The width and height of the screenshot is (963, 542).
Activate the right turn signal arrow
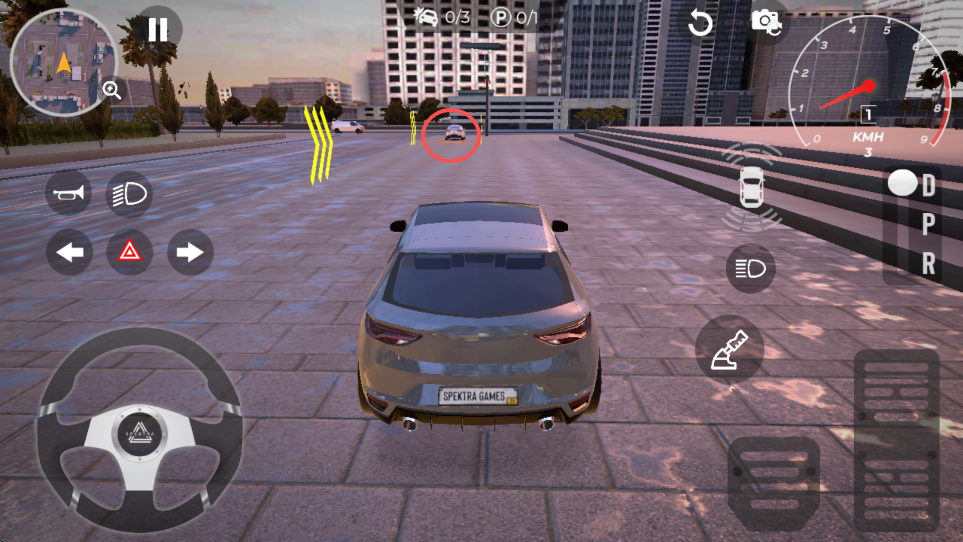pos(189,252)
